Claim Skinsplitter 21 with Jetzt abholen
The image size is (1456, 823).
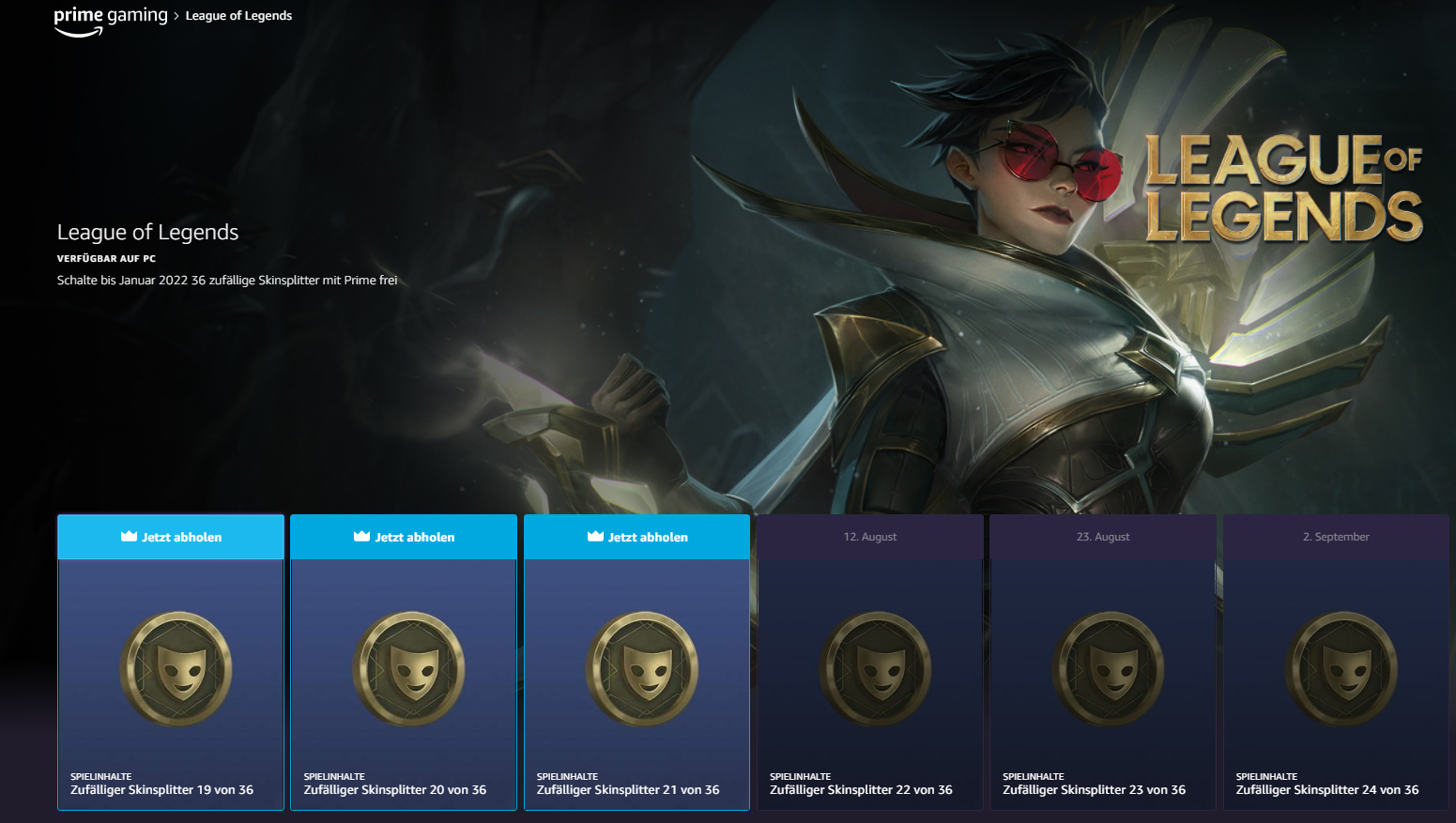point(637,537)
